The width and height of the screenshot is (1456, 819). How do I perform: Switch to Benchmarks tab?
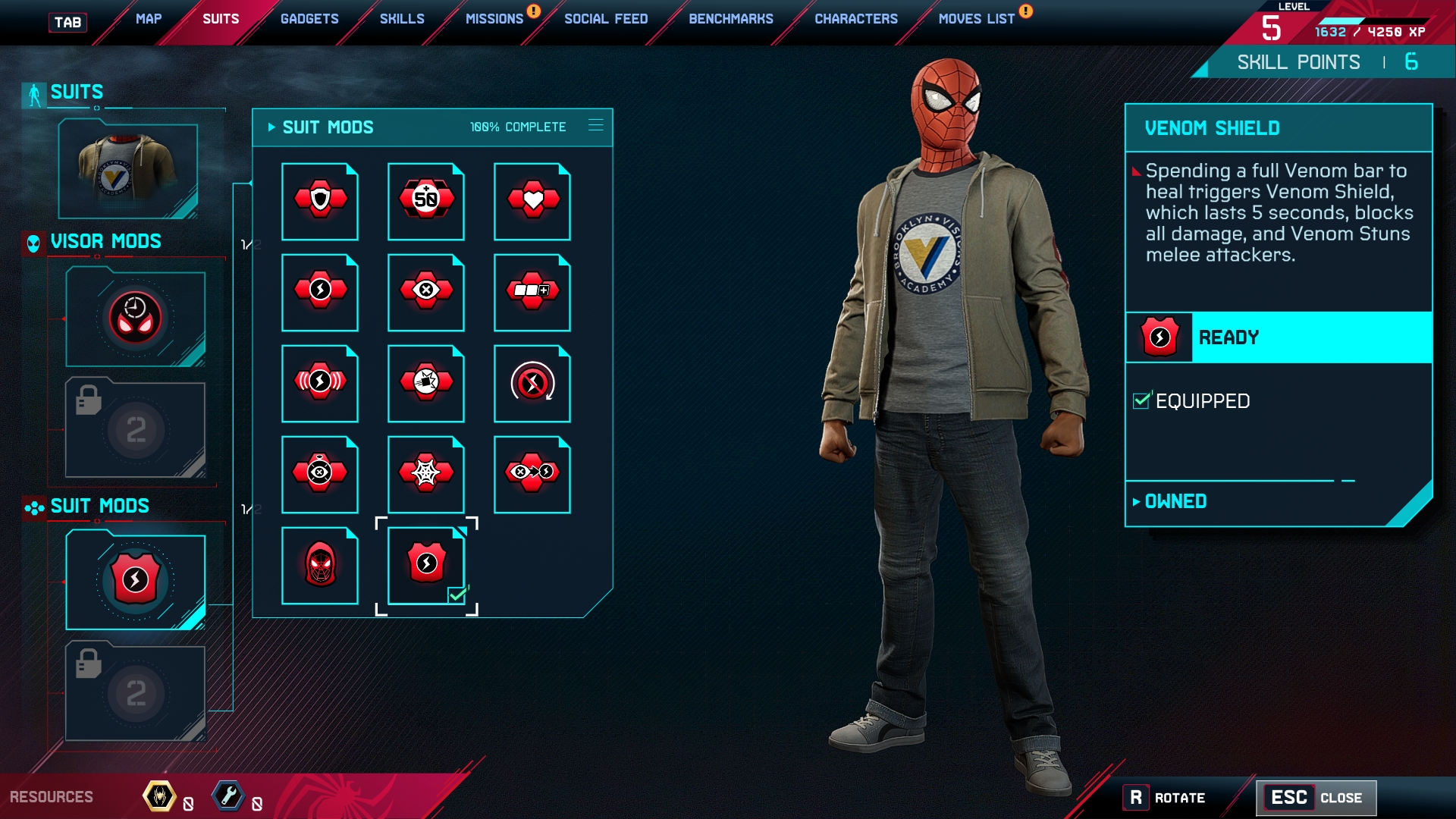[731, 19]
